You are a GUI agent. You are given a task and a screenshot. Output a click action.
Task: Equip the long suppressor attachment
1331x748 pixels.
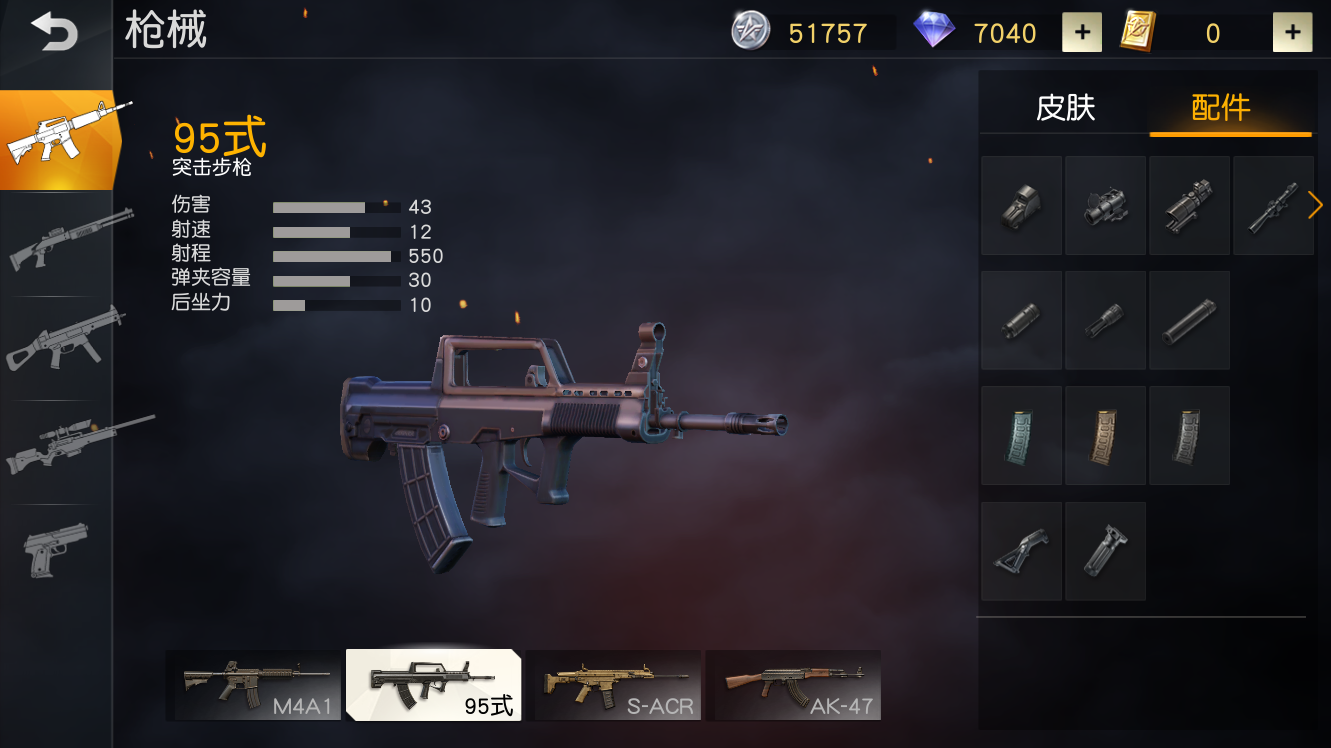(1189, 321)
